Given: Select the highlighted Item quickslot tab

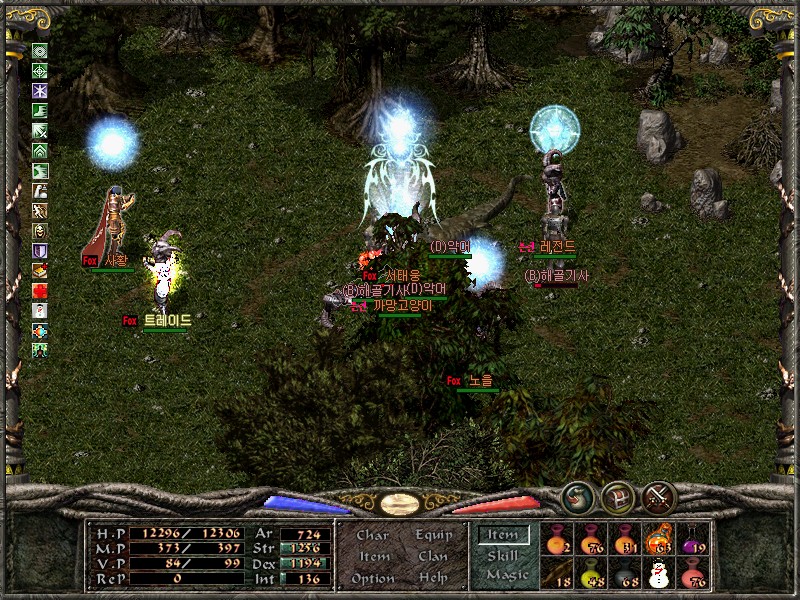Looking at the screenshot, I should [x=503, y=535].
